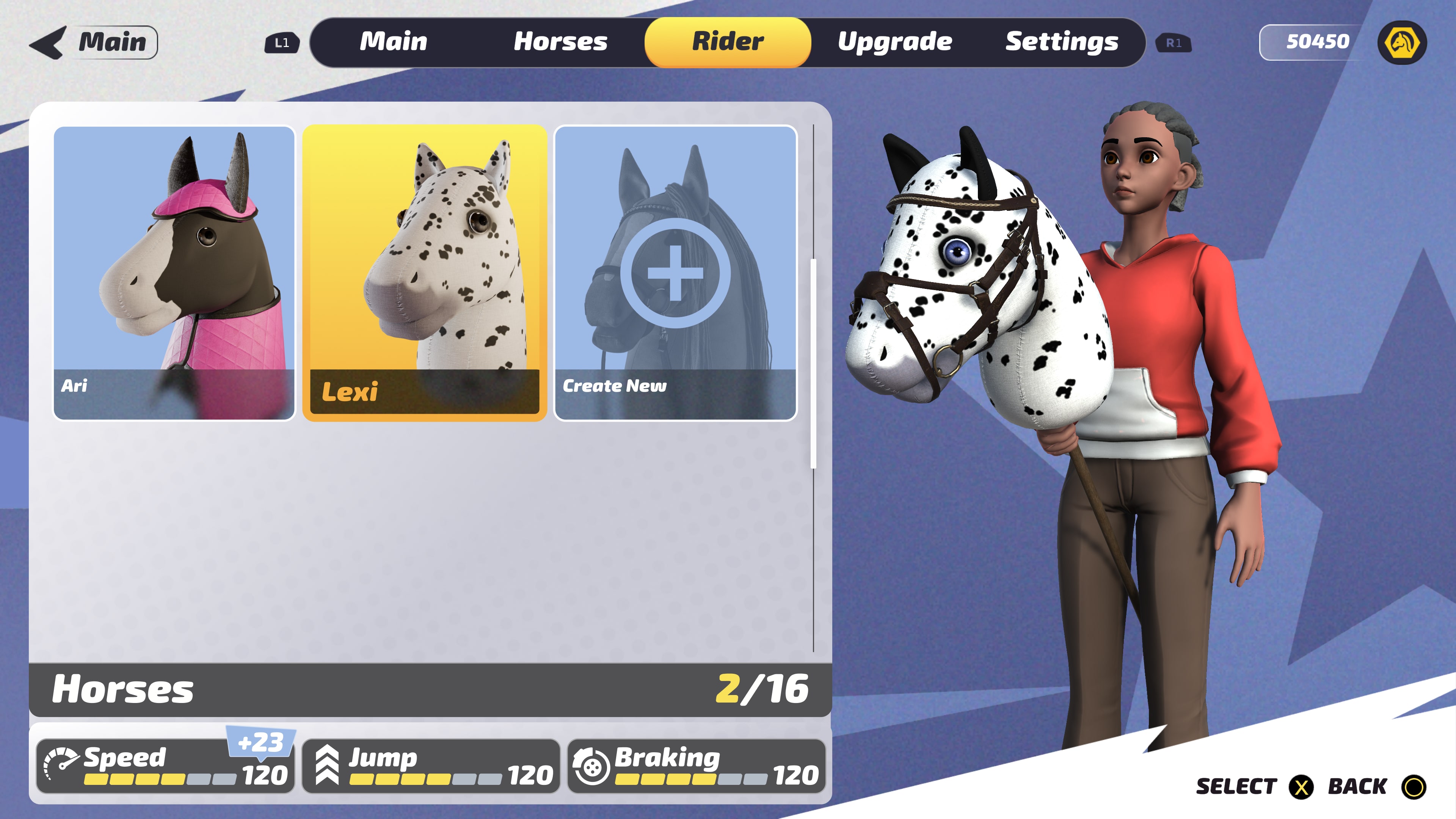
Task: Open the Settings menu
Action: pyautogui.click(x=1062, y=41)
